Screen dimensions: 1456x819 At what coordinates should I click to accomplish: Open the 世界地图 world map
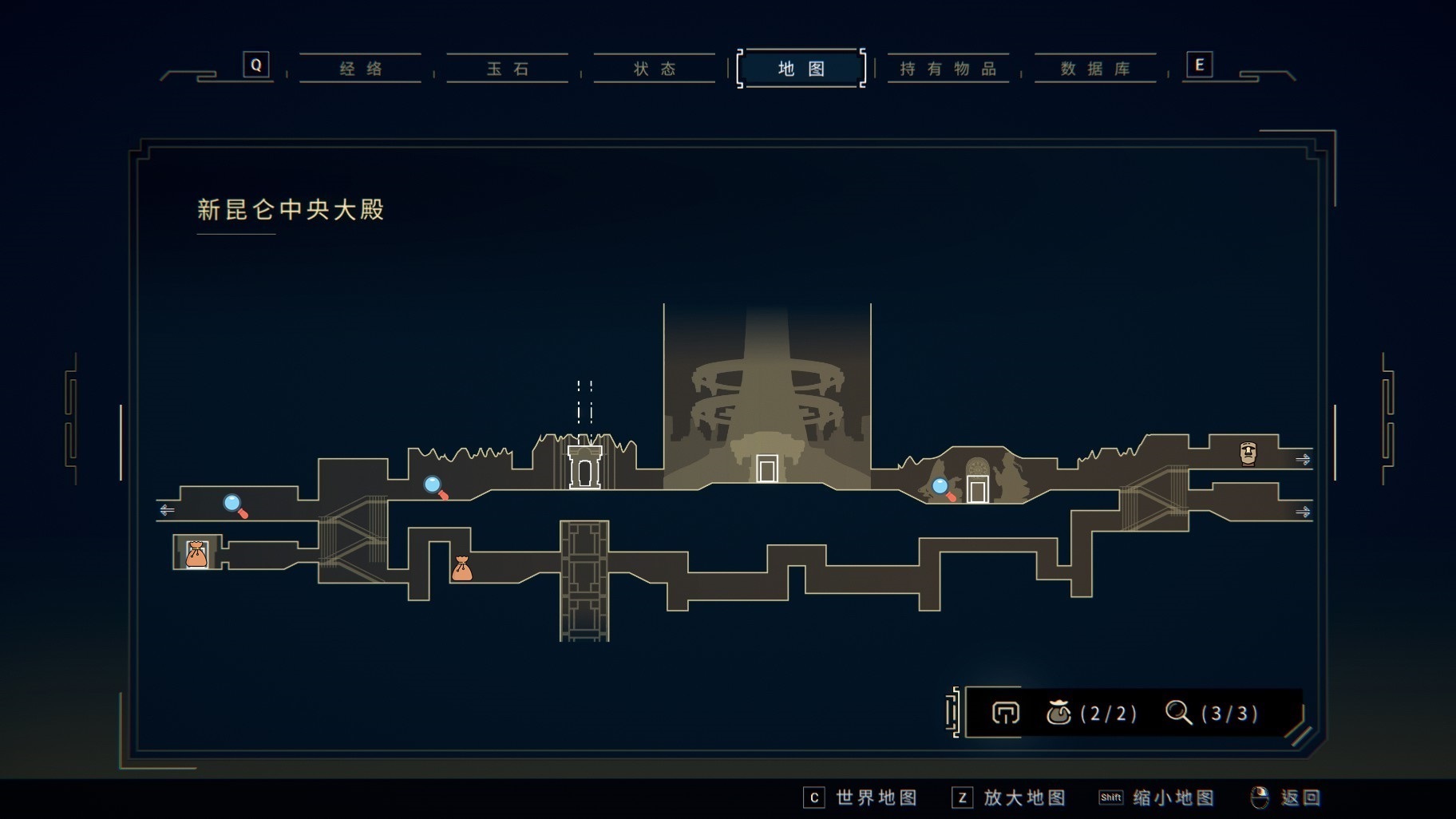pyautogui.click(x=861, y=797)
